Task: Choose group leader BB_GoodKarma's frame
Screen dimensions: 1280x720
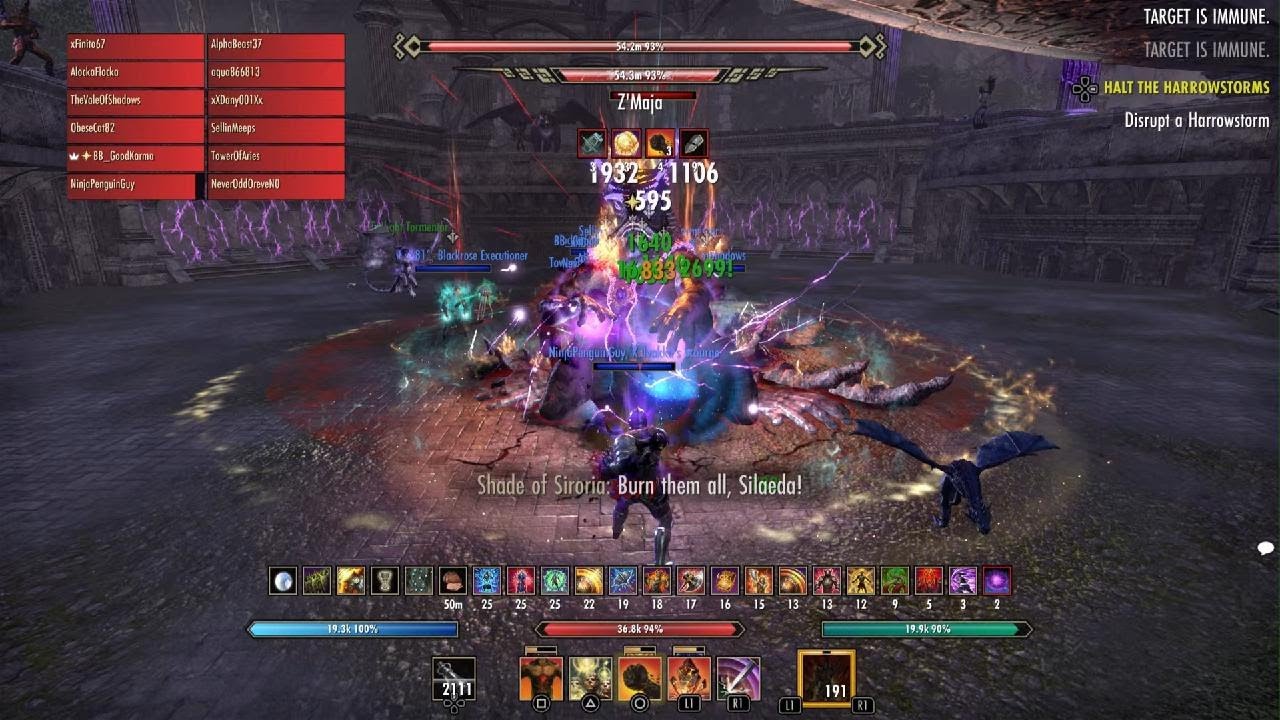Action: click(136, 158)
